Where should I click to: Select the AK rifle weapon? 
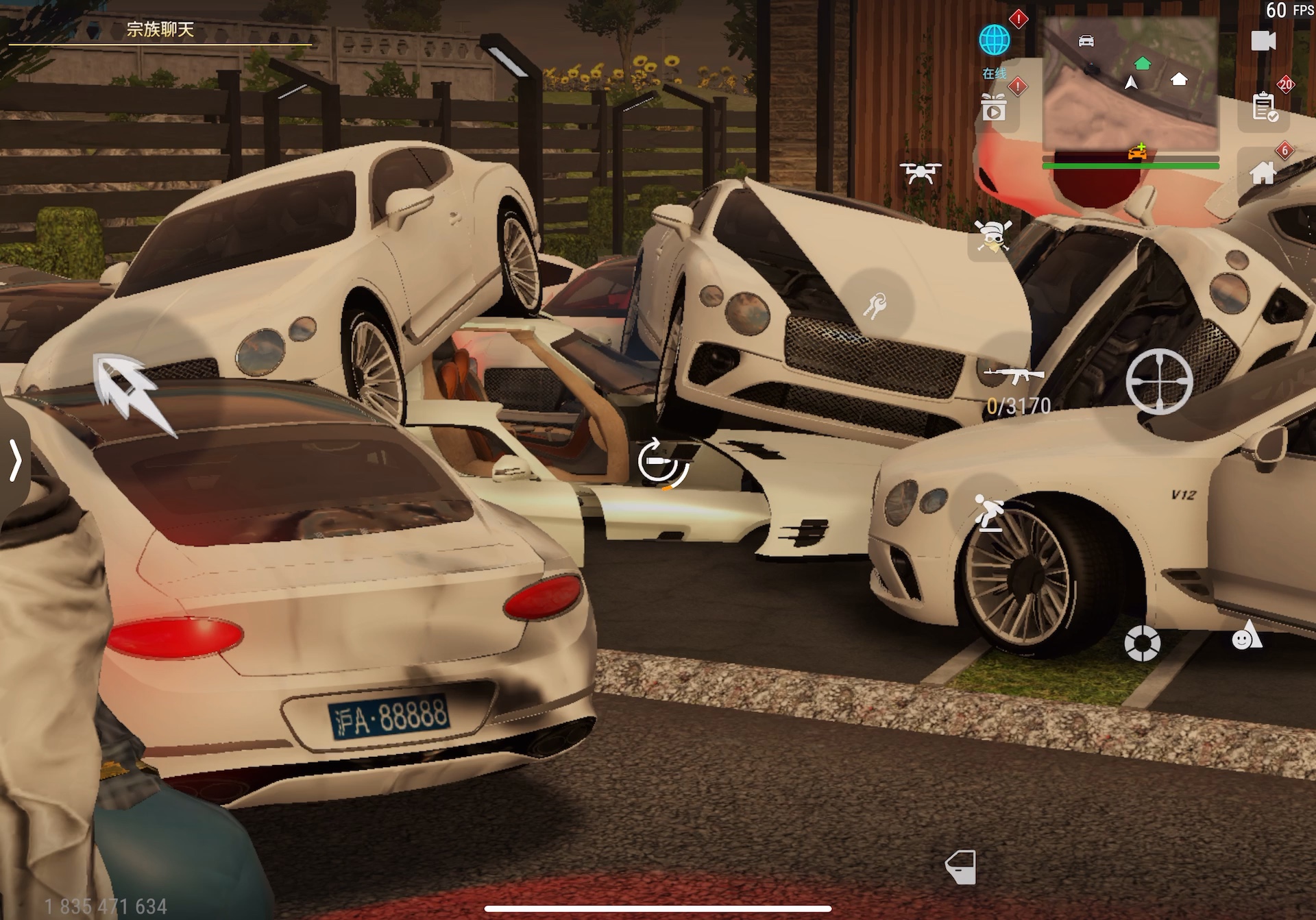pyautogui.click(x=1014, y=375)
